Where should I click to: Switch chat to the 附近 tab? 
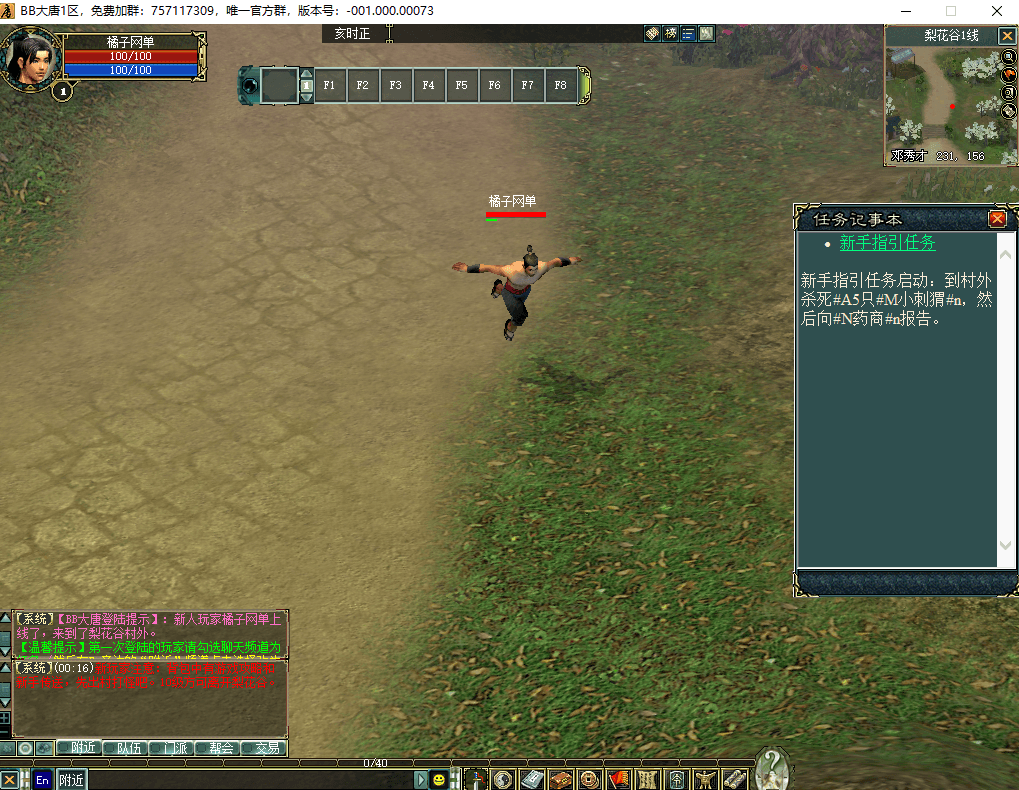coord(77,747)
